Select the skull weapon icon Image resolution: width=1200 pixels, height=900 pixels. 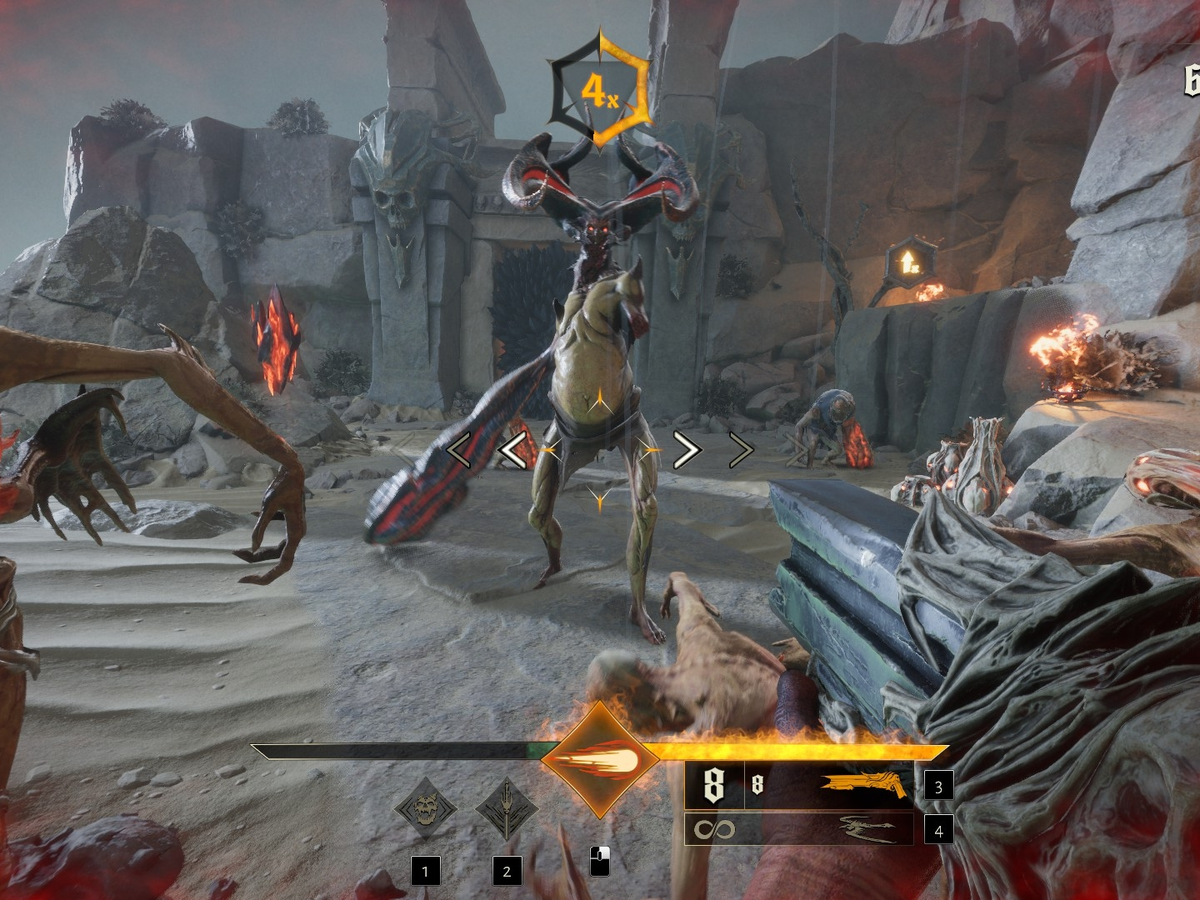point(426,808)
